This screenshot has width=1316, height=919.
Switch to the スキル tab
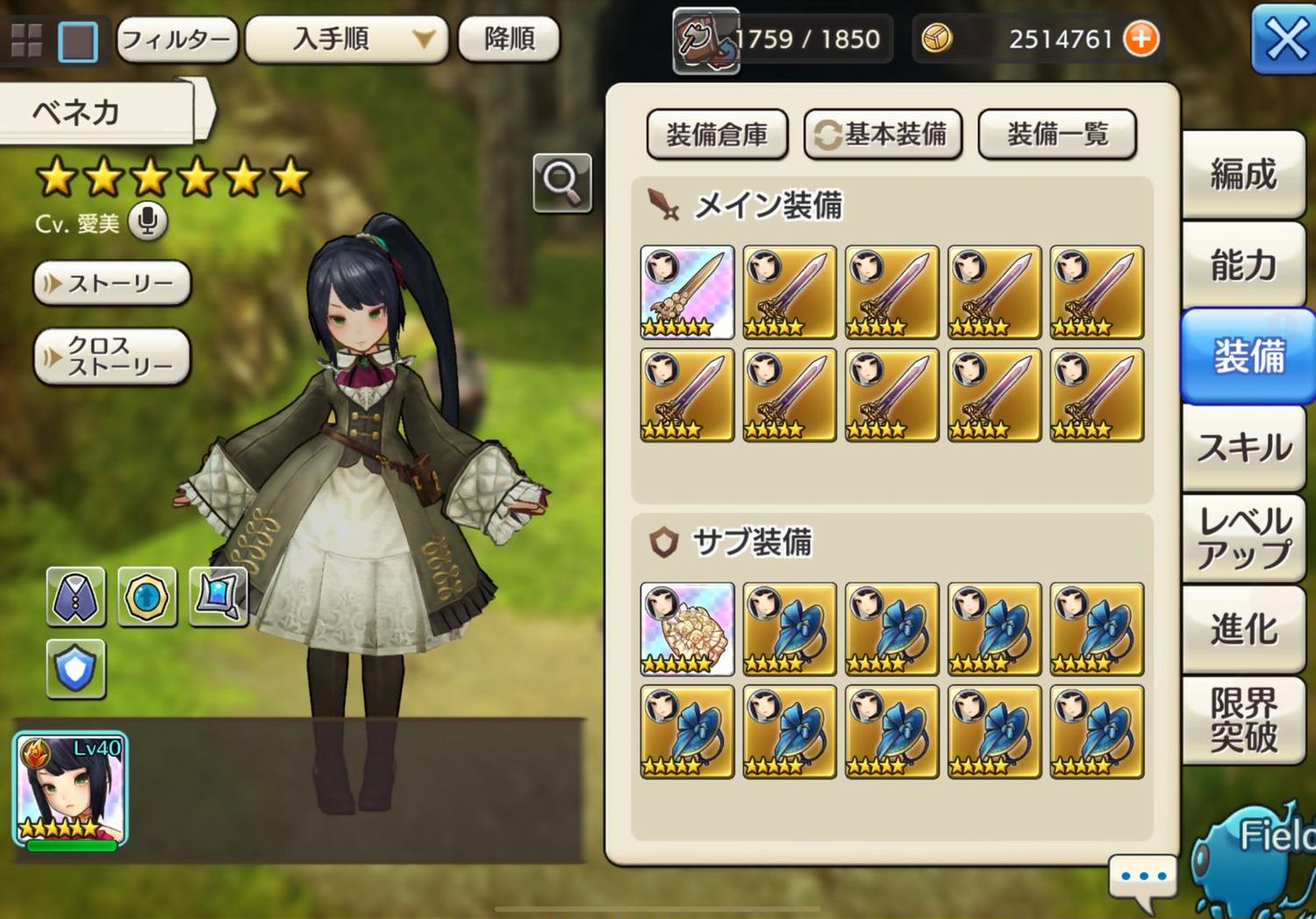[x=1243, y=448]
